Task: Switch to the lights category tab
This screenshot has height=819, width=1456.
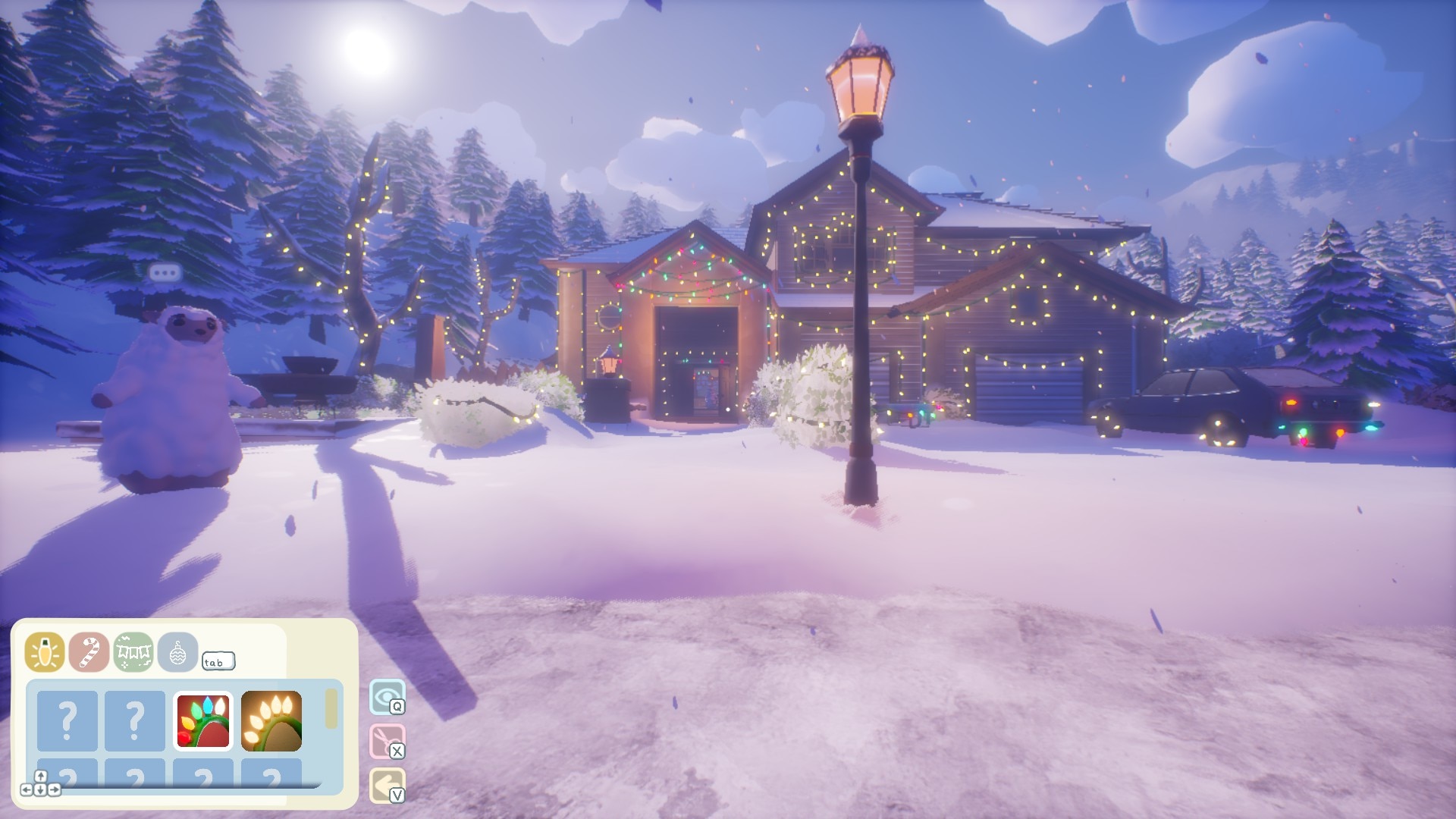Action: coord(45,652)
